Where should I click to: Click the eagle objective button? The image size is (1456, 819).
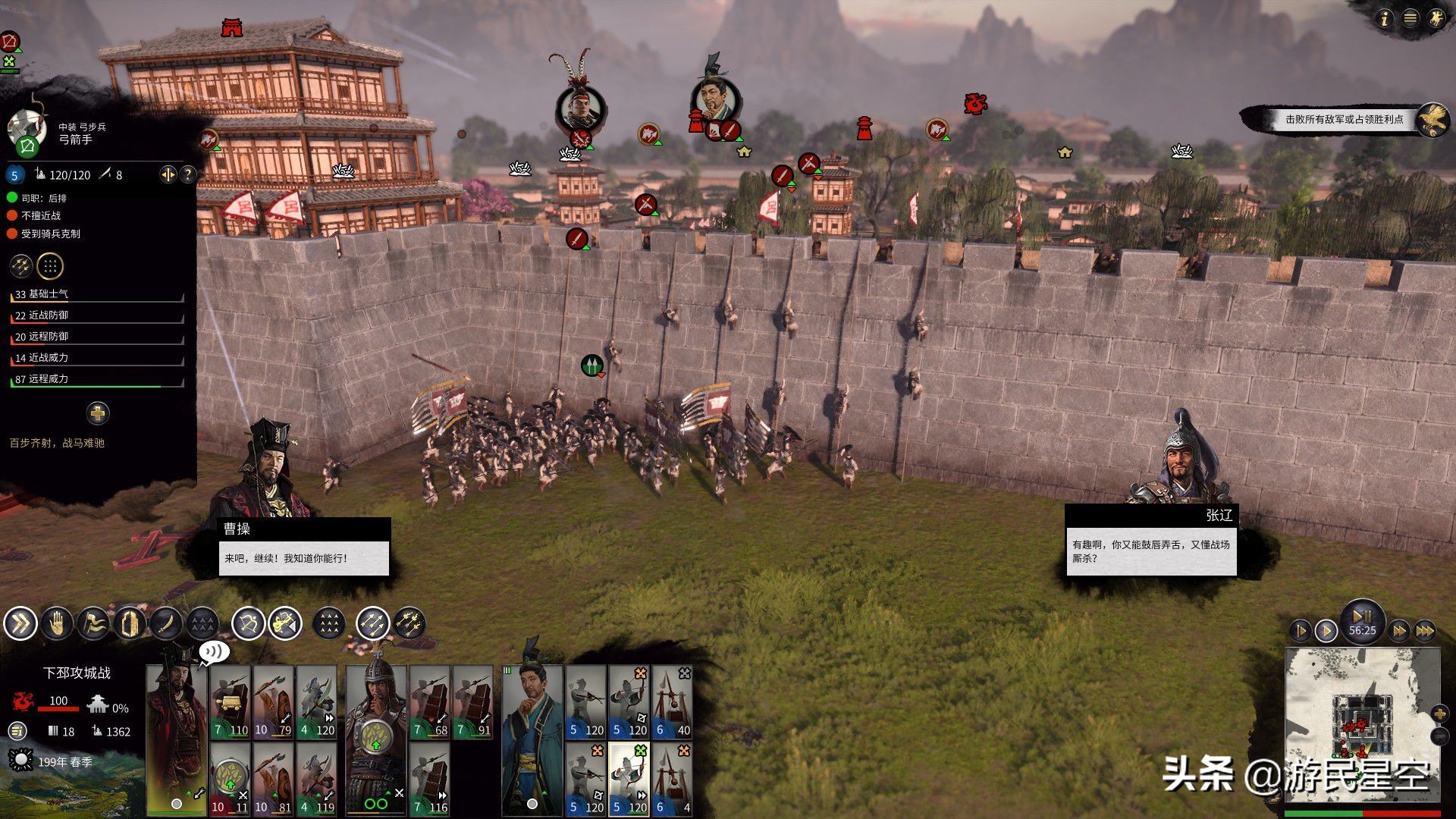click(x=1432, y=120)
